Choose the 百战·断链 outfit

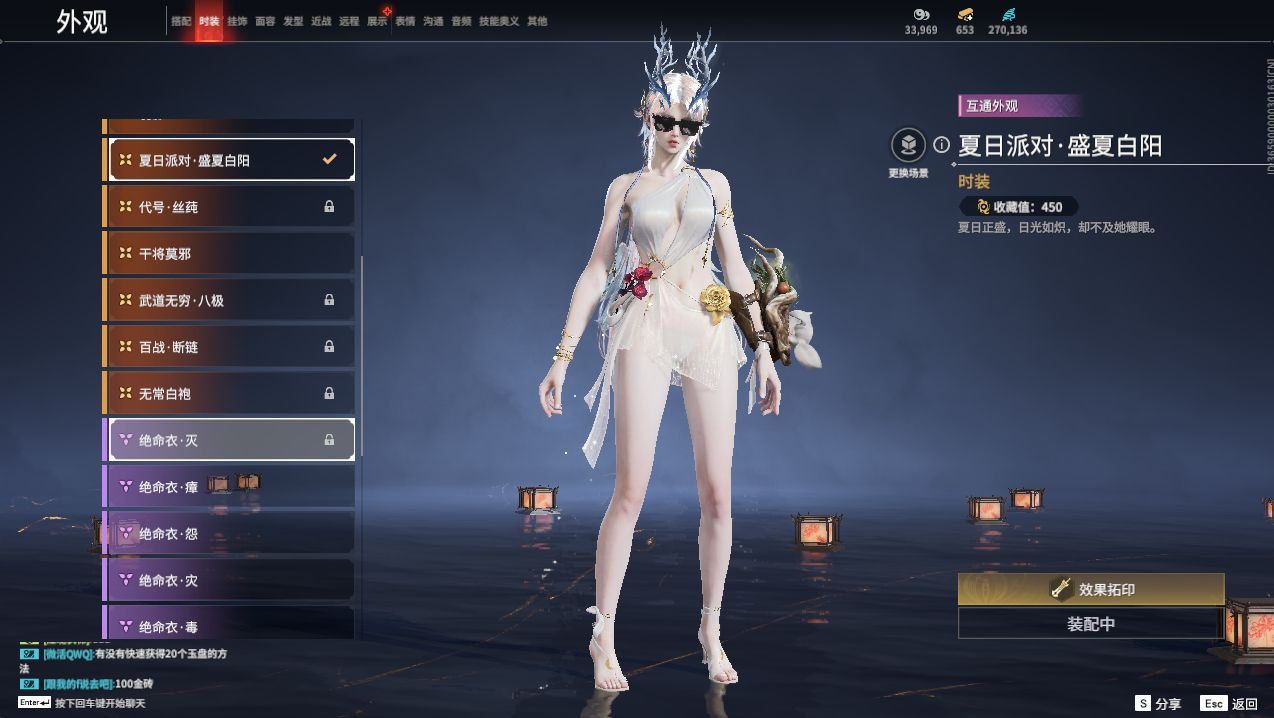click(x=231, y=347)
